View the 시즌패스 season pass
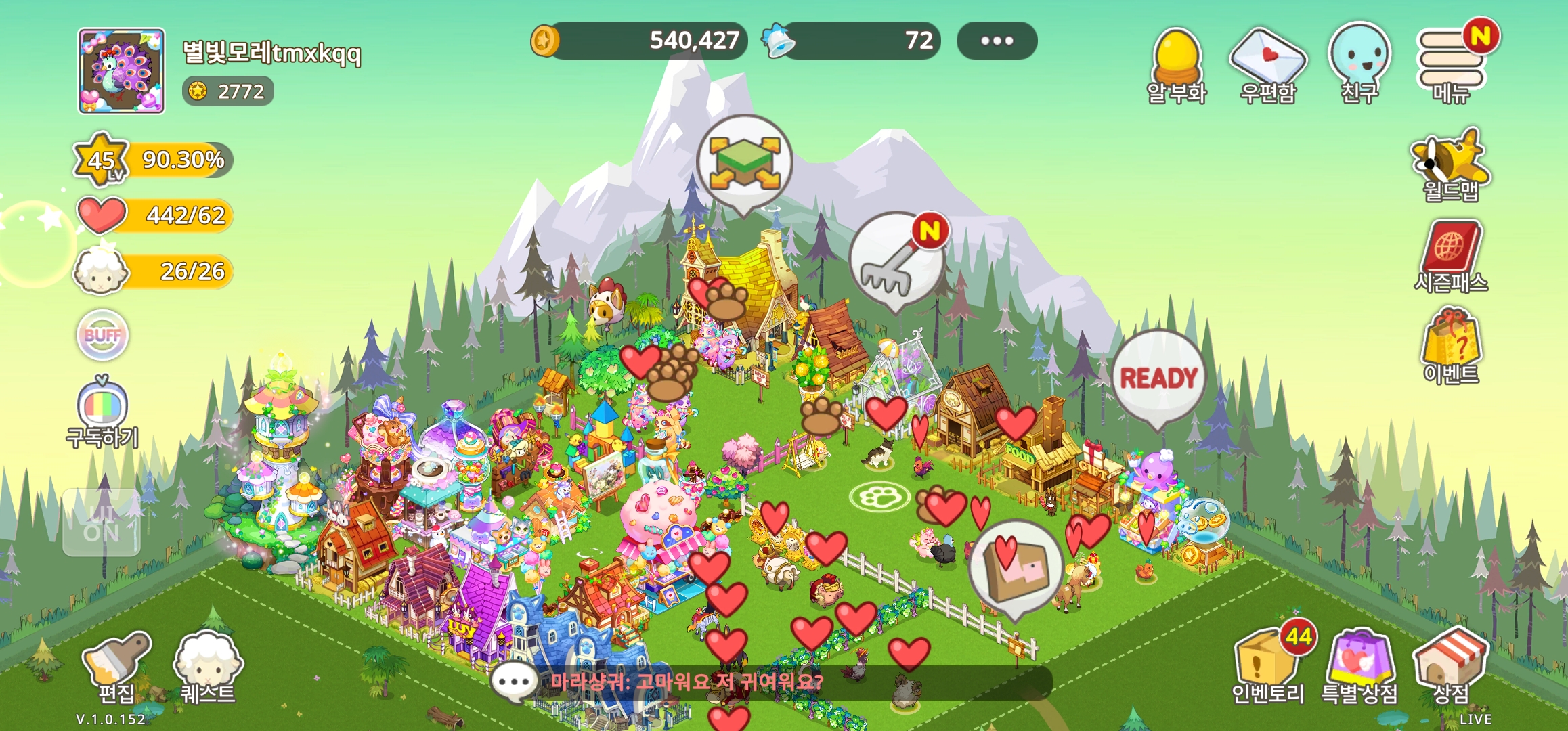This screenshot has height=731, width=1568. (1451, 255)
